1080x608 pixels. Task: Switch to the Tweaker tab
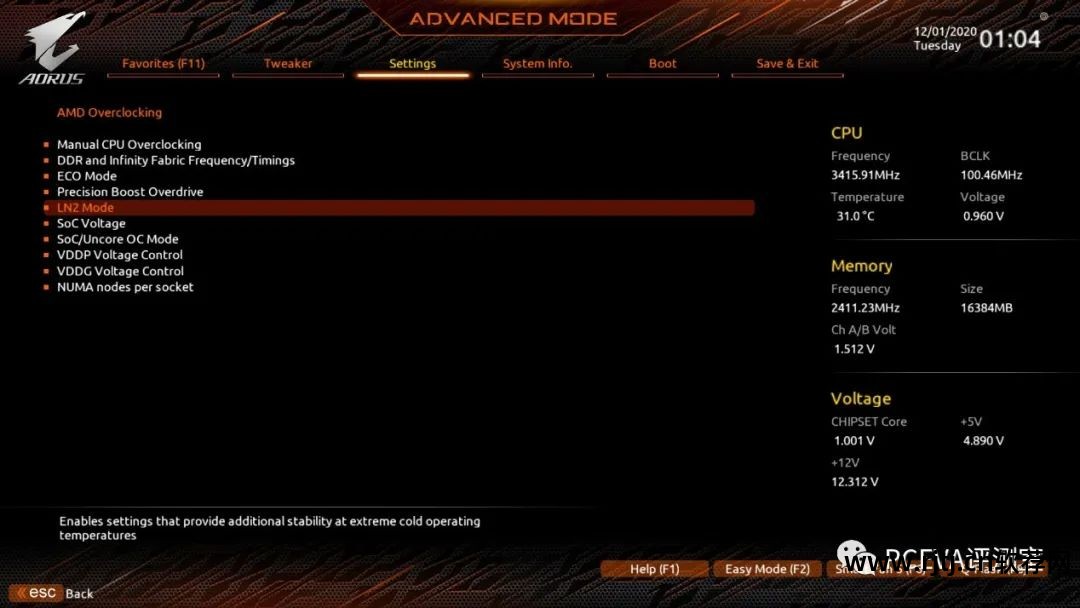point(288,63)
